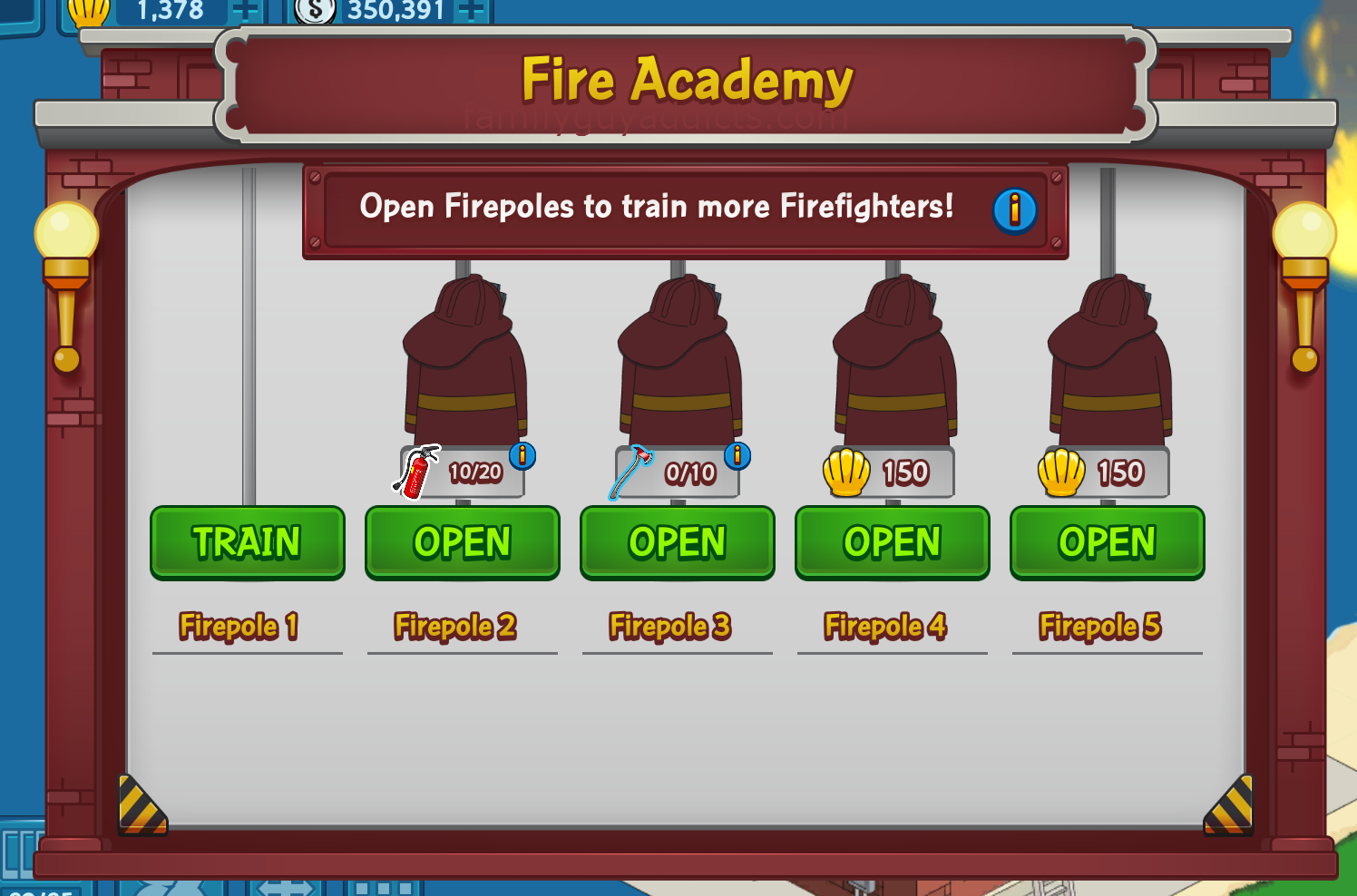View axe requirement info icon
1357x896 pixels.
coord(737,455)
